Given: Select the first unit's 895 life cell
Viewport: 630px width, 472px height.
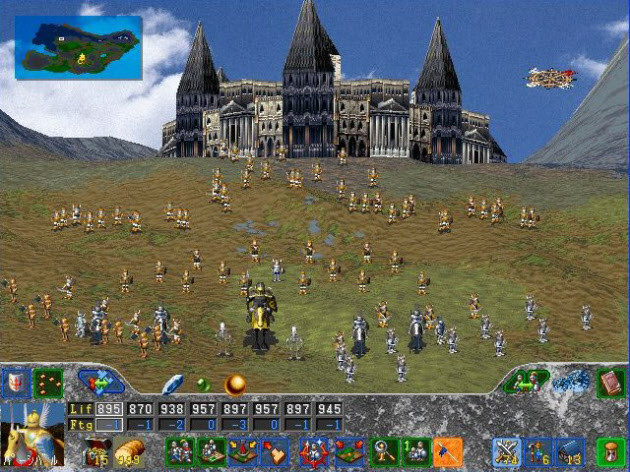Looking at the screenshot, I should 109,410.
